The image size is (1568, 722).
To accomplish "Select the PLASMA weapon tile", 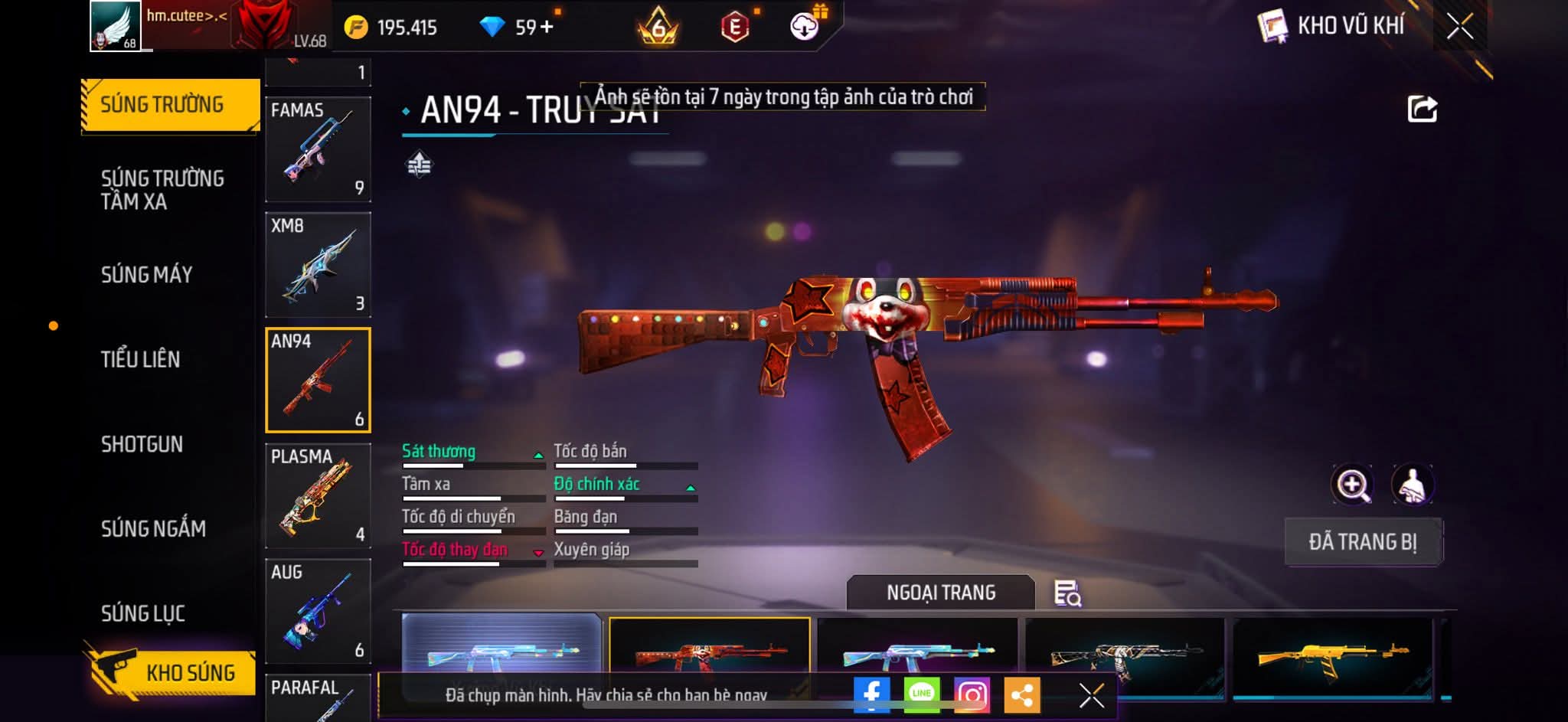I will pyautogui.click(x=318, y=495).
